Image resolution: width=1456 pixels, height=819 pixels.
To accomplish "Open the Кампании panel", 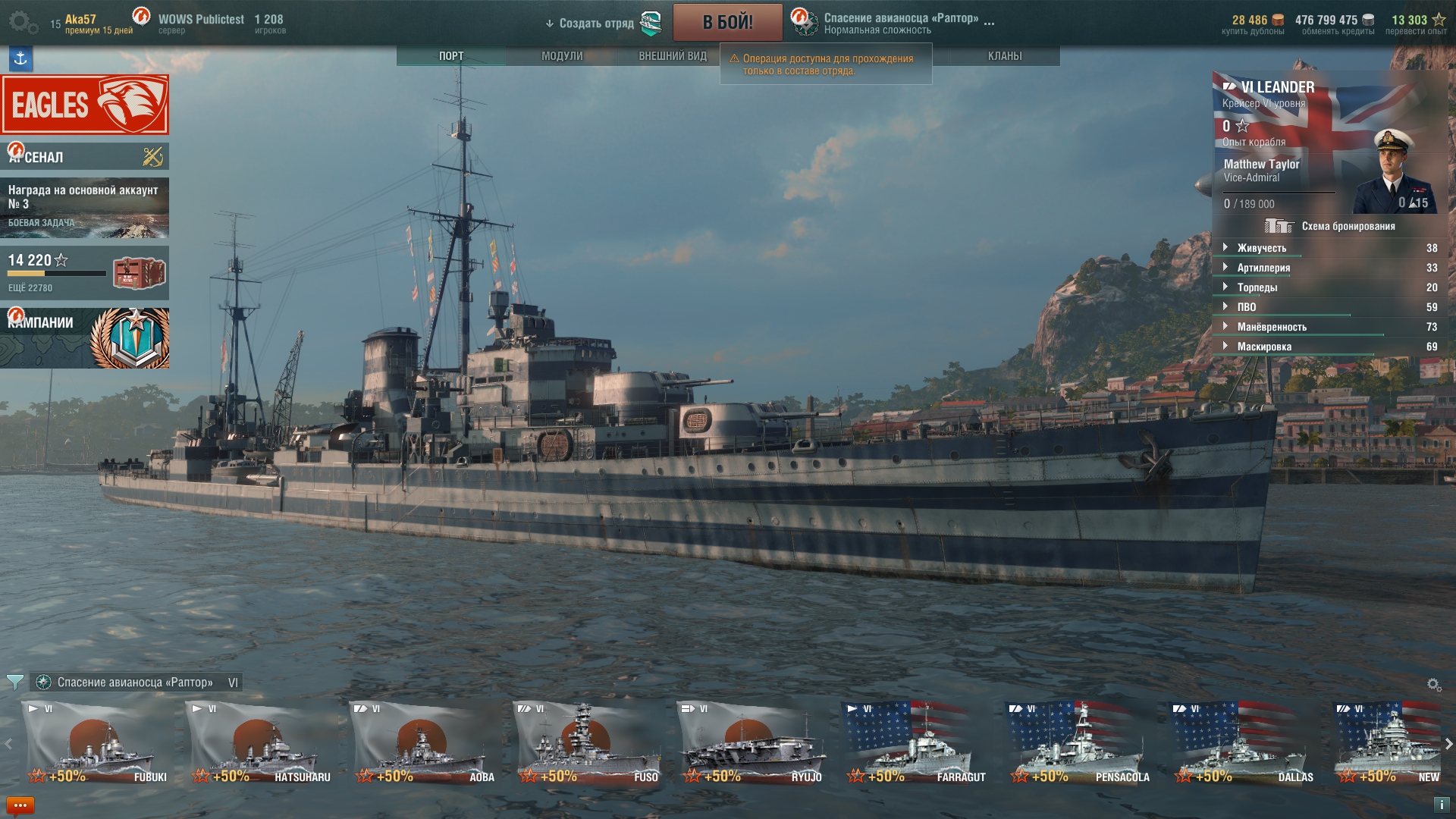I will [85, 338].
